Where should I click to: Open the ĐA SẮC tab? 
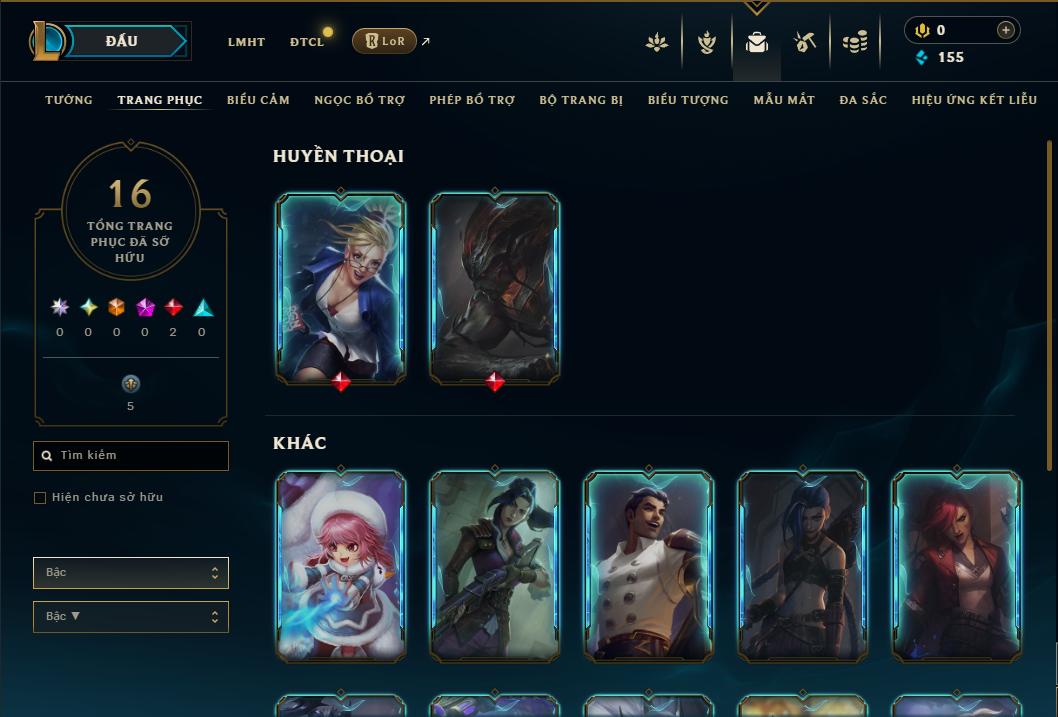point(863,100)
